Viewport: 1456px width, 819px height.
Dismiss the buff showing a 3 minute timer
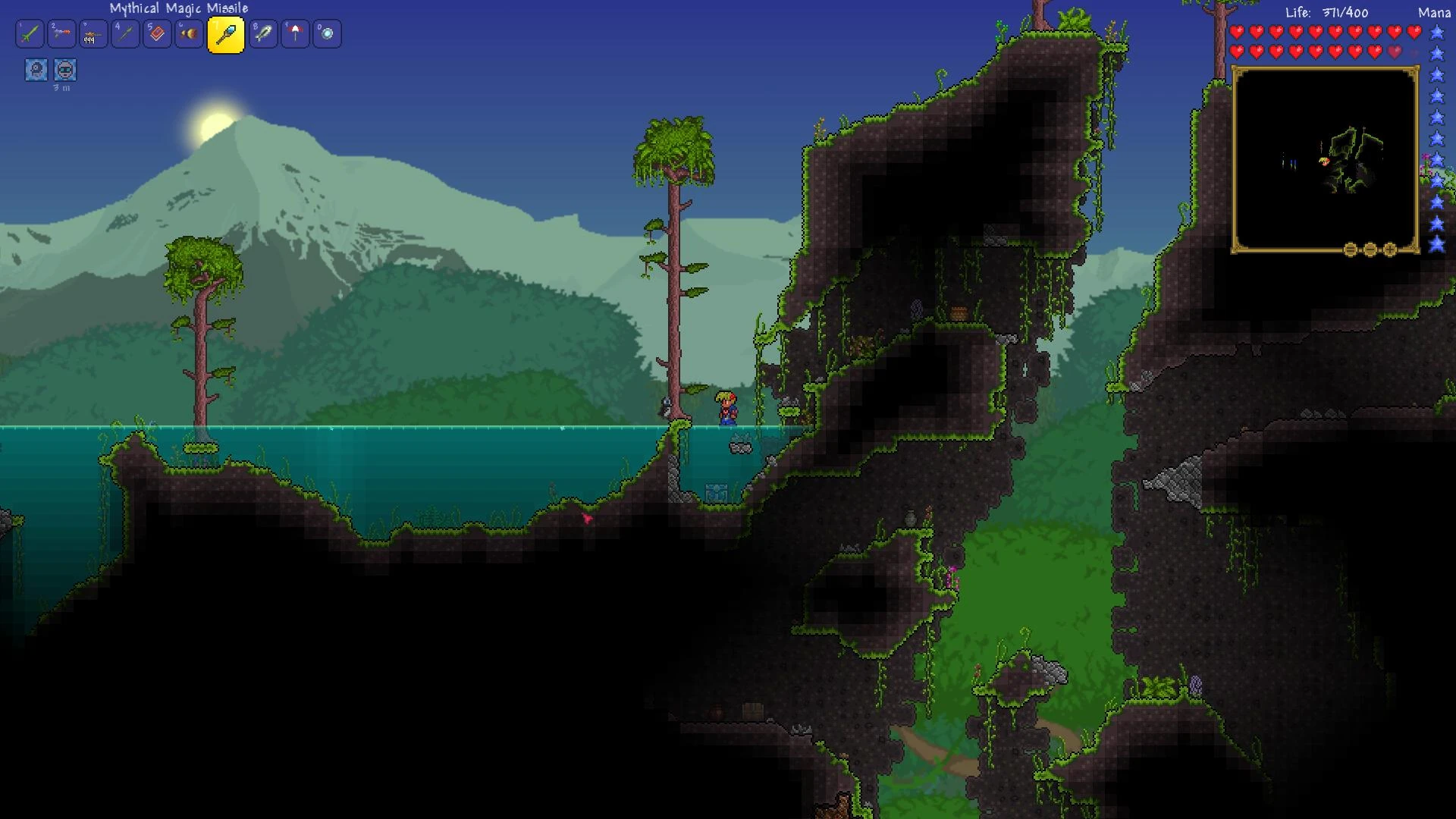[64, 70]
